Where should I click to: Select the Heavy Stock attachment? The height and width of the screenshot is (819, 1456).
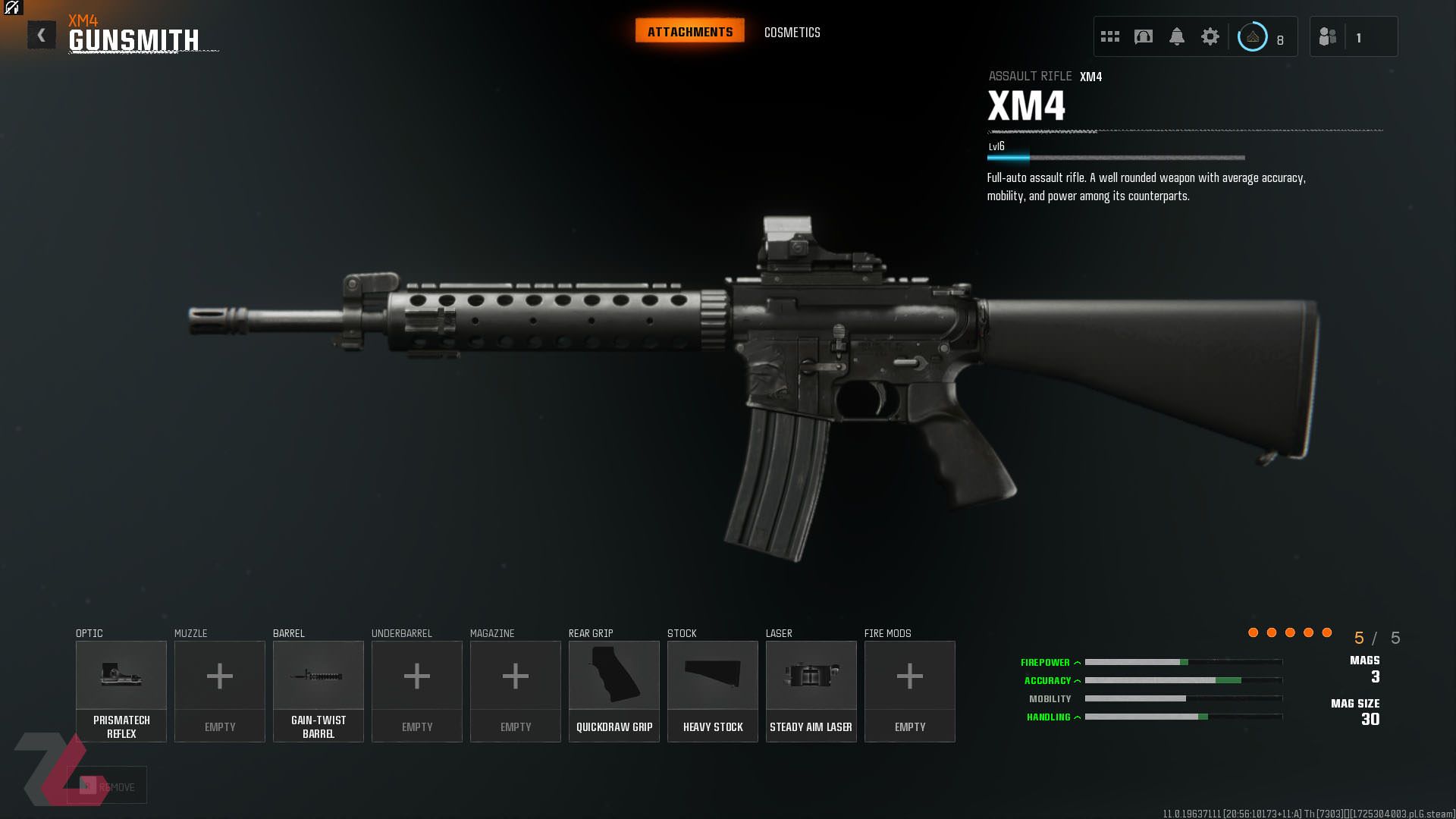[712, 690]
